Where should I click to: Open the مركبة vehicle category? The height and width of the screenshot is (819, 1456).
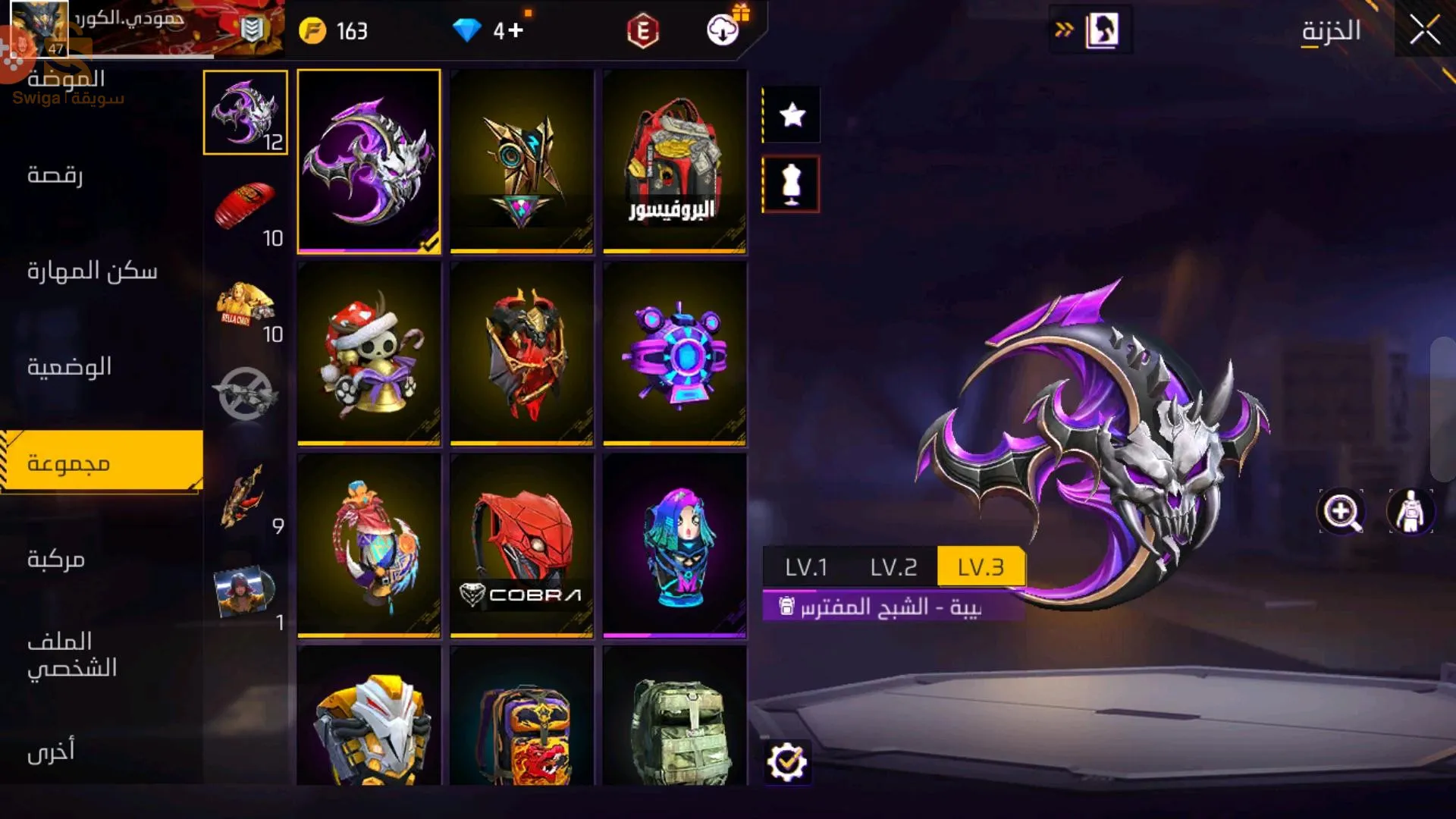(56, 560)
